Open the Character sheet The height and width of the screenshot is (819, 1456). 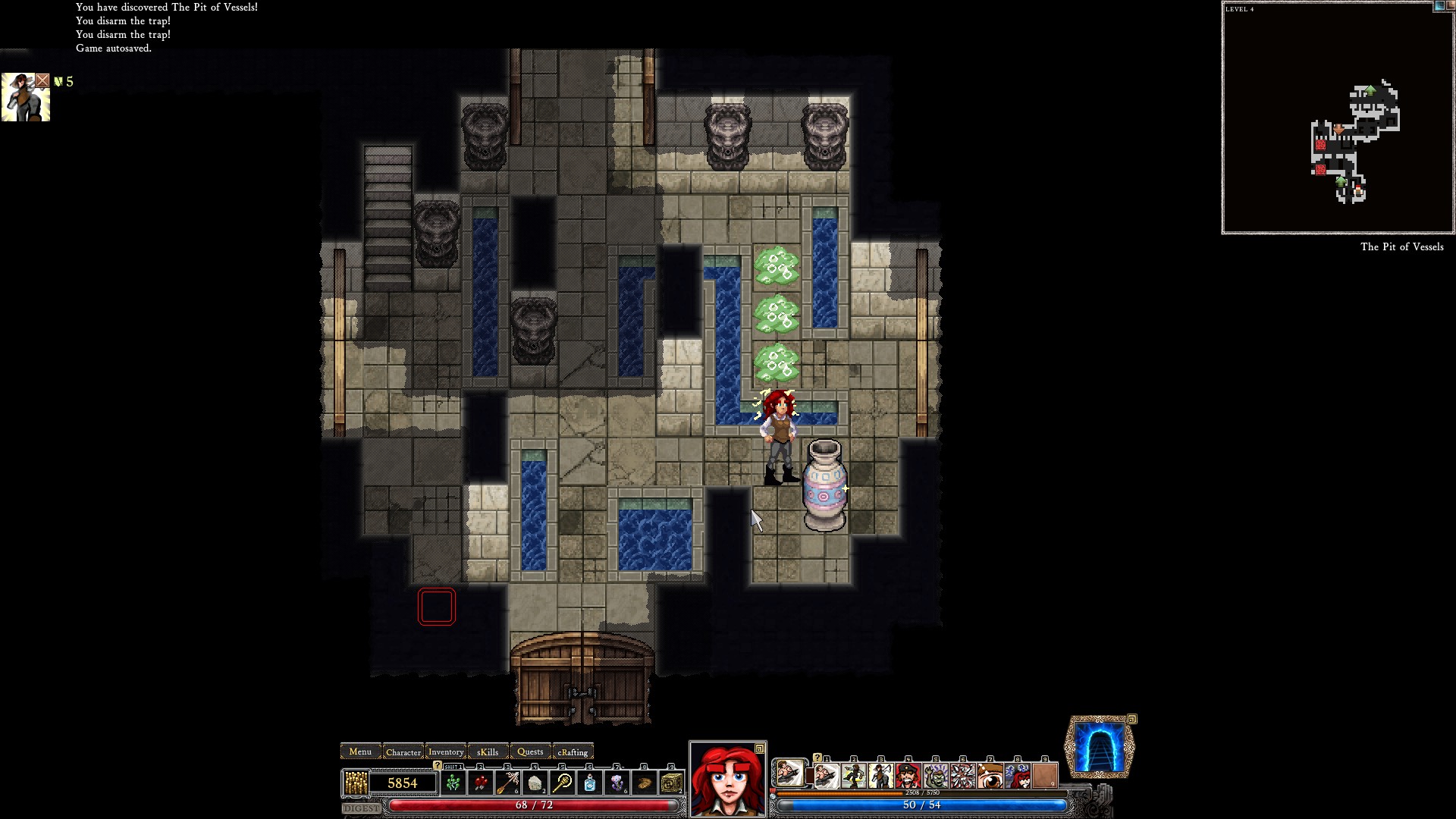403,752
